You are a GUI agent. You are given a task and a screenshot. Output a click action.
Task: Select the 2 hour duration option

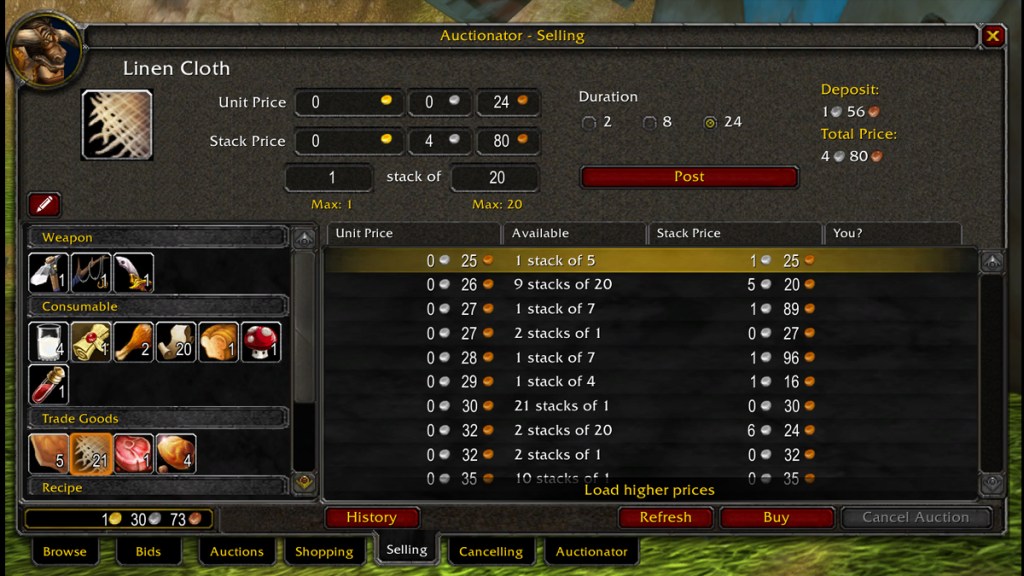(x=589, y=123)
